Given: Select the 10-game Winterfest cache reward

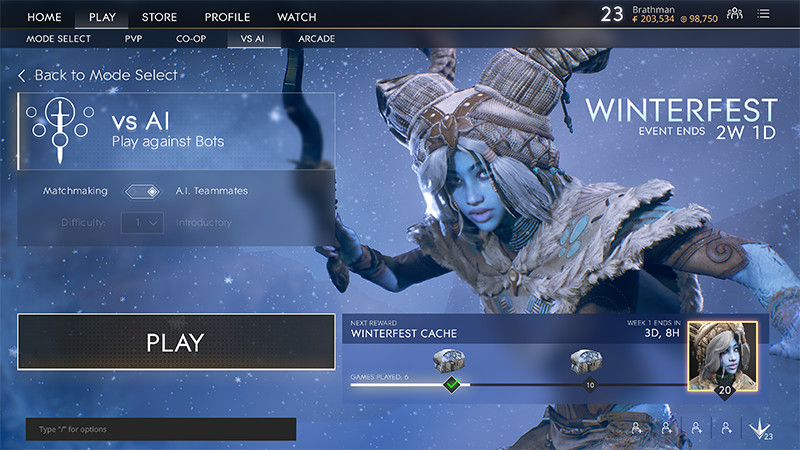Looking at the screenshot, I should 584,361.
